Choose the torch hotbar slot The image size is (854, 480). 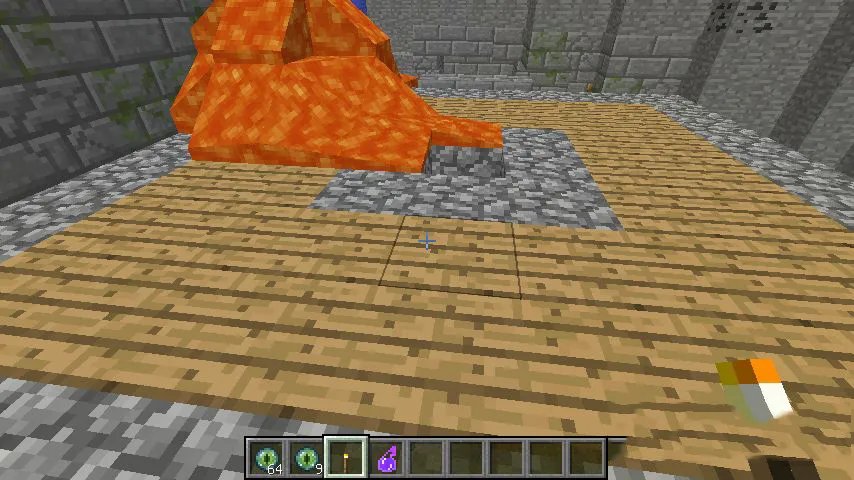pyautogui.click(x=347, y=459)
